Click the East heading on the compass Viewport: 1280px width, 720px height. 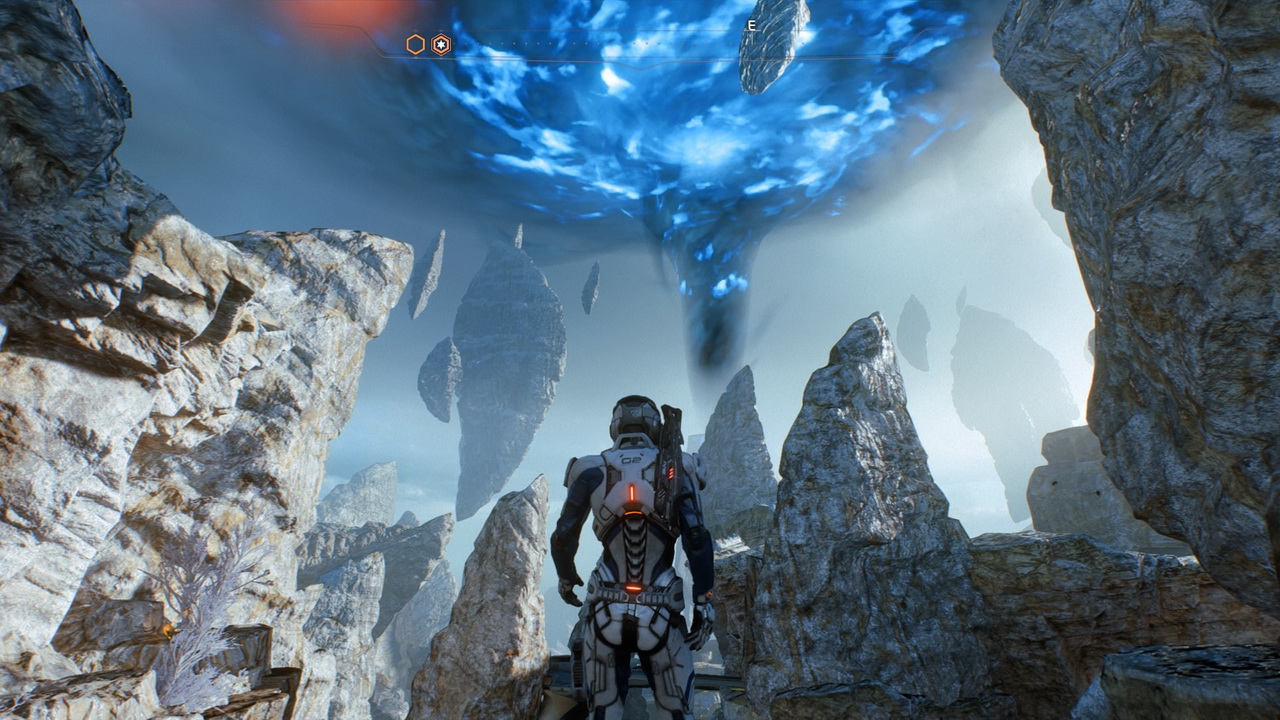[x=750, y=26]
